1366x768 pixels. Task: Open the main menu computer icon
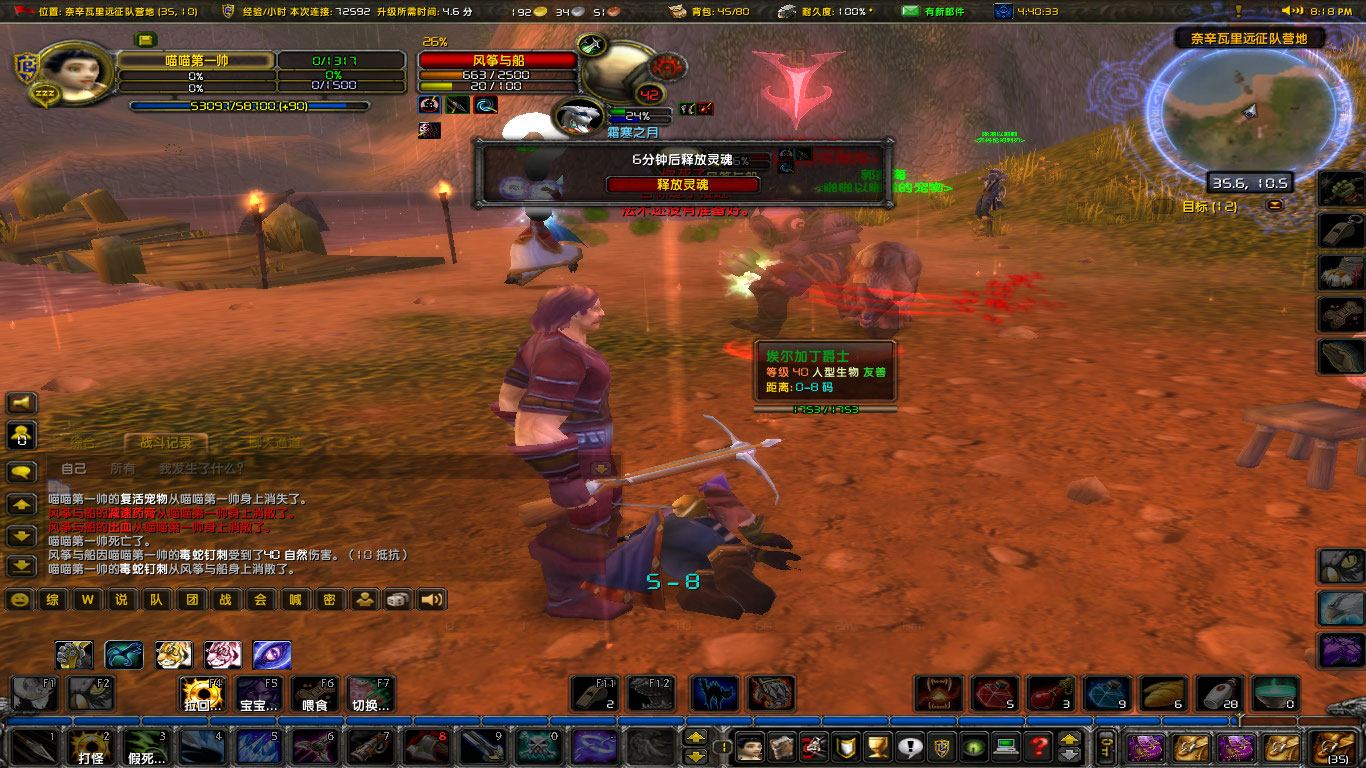pos(1005,748)
